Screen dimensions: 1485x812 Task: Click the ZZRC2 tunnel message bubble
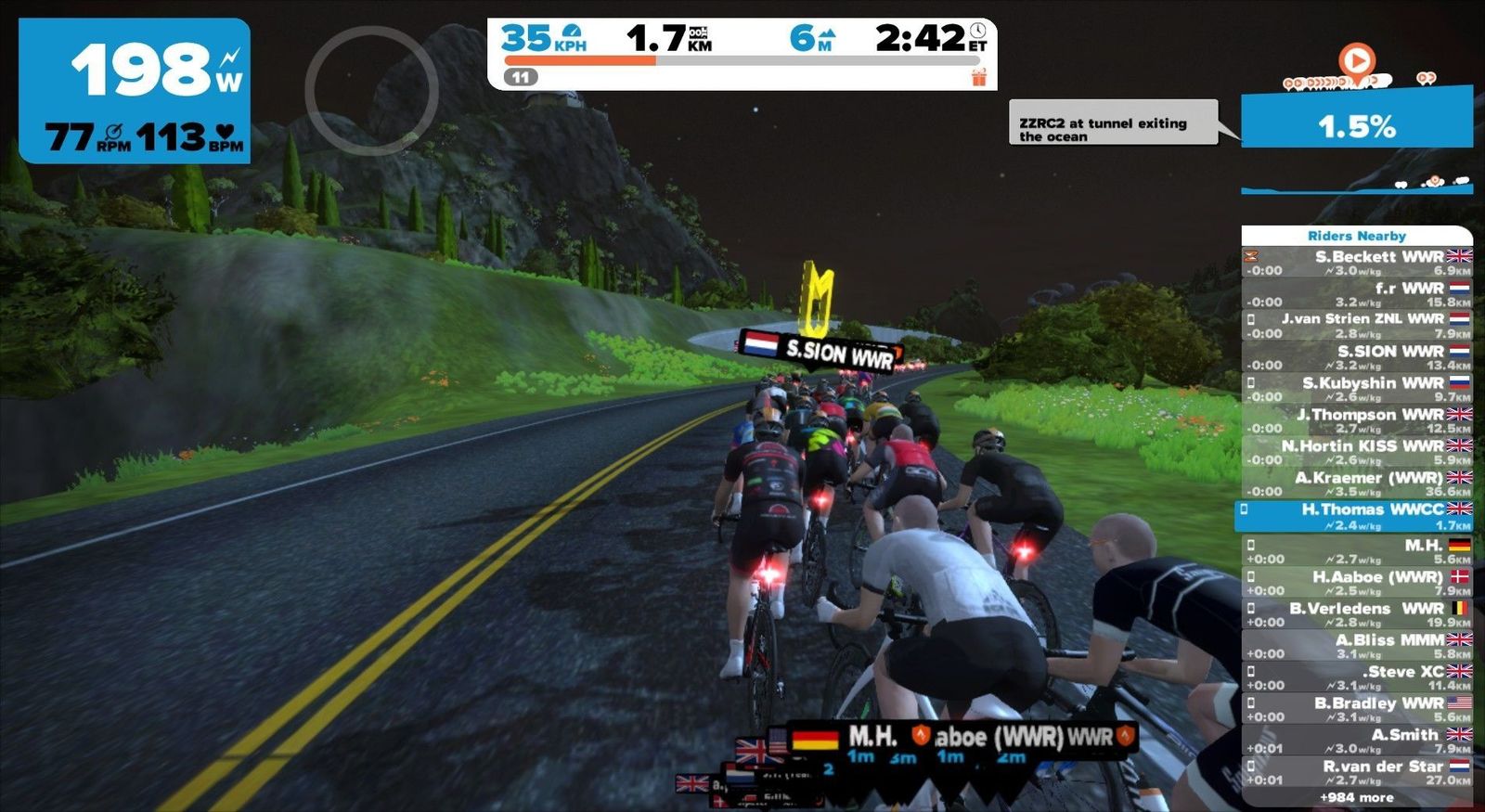[1112, 122]
